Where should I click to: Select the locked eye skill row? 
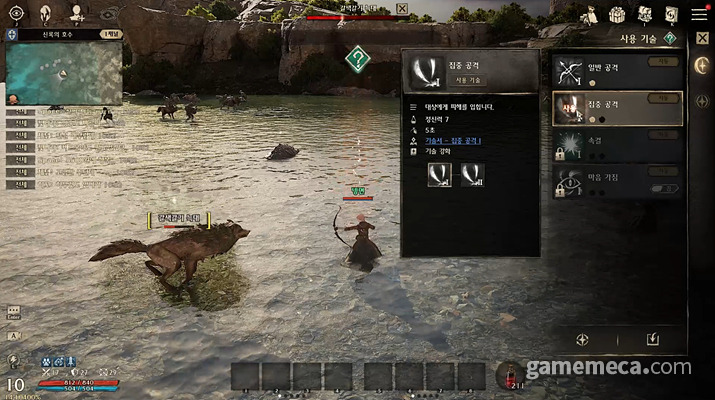pos(617,181)
